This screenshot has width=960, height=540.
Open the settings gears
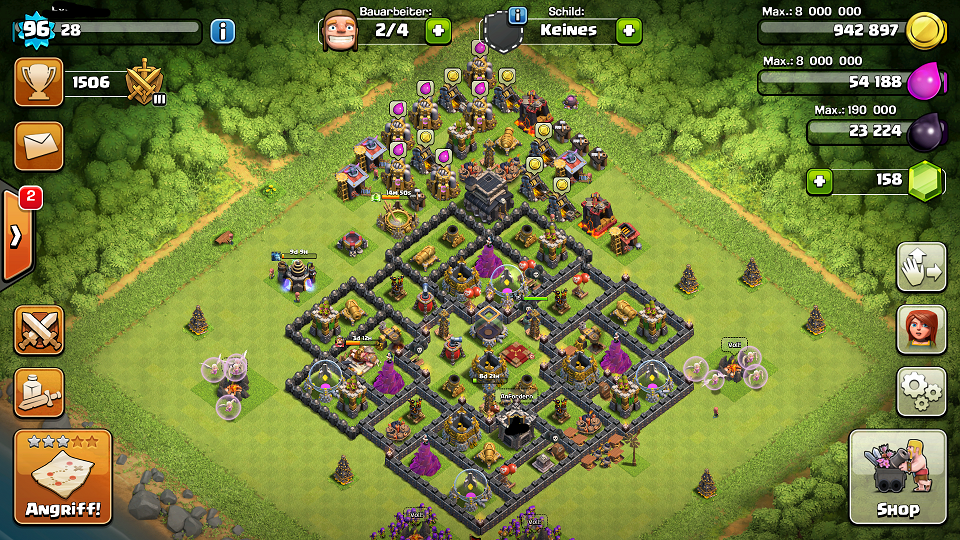click(x=921, y=391)
